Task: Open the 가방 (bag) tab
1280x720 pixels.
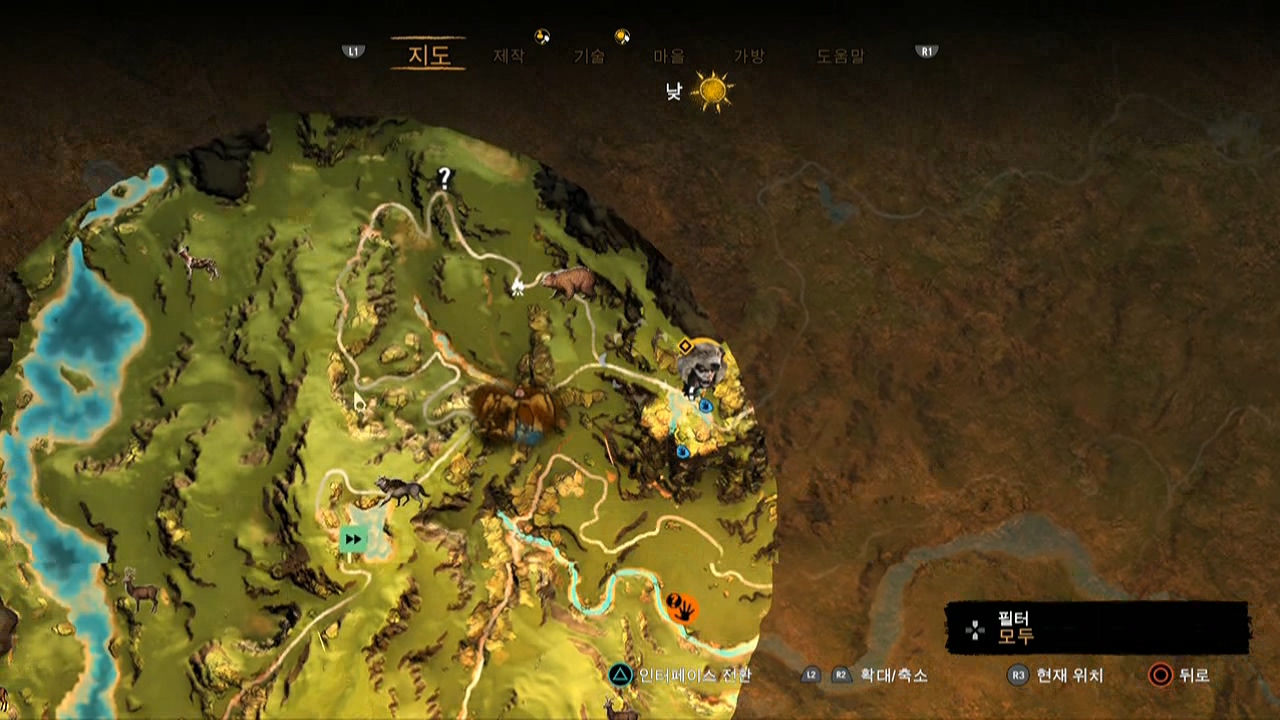Action: 749,57
